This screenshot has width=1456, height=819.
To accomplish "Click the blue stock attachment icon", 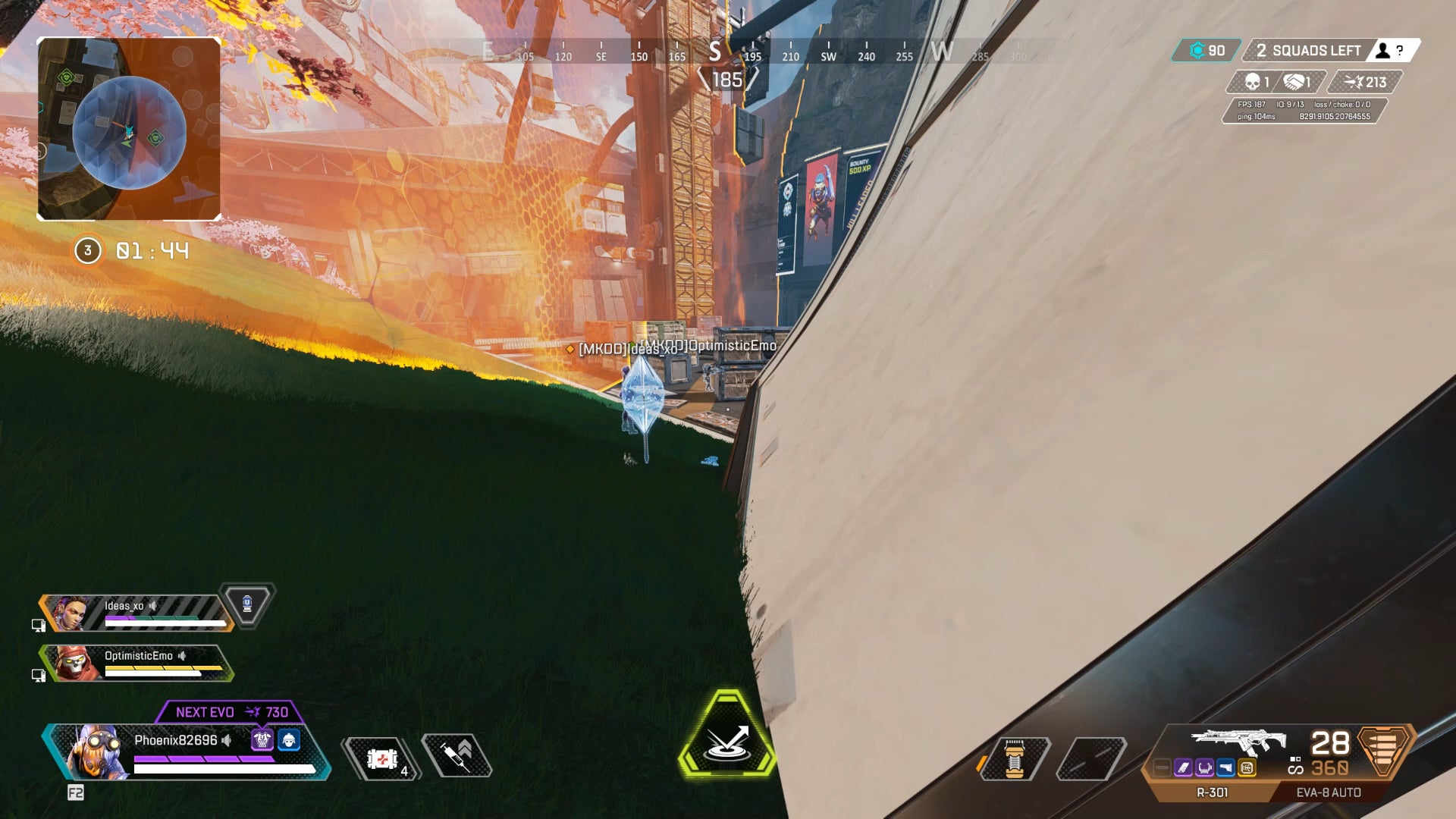I will [x=1225, y=768].
